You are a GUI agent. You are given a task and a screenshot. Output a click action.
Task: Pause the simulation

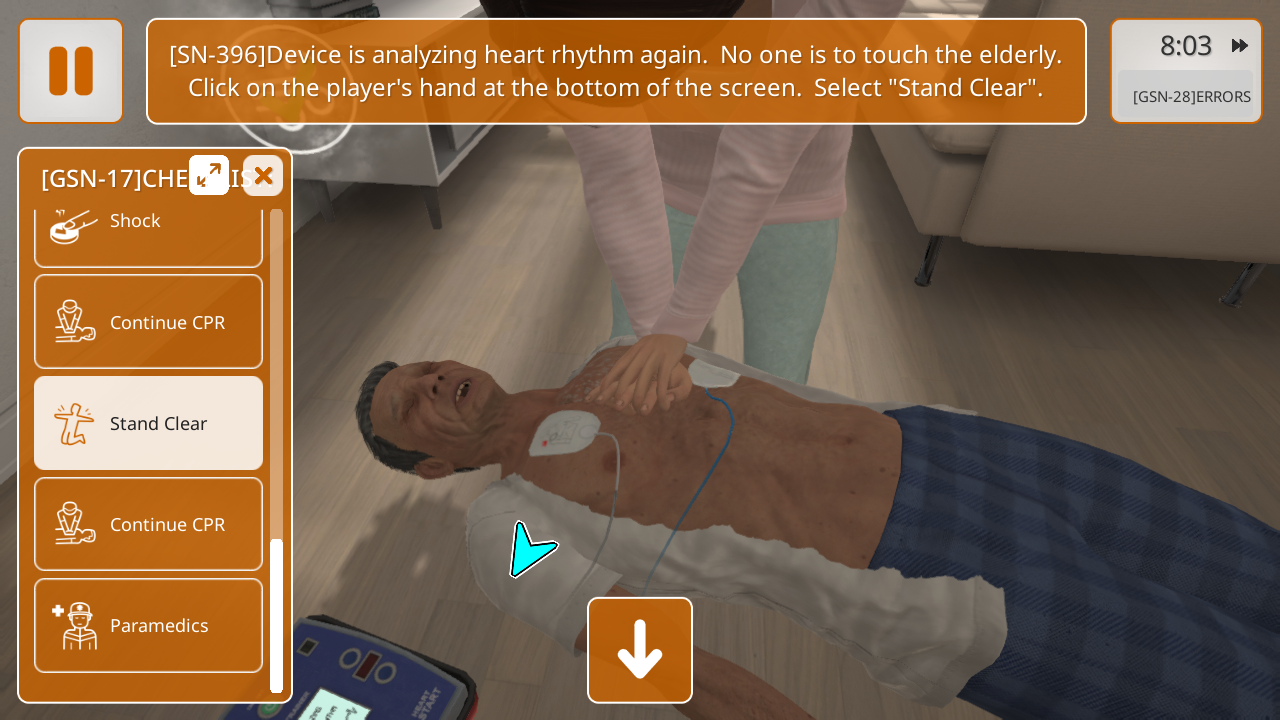[71, 71]
